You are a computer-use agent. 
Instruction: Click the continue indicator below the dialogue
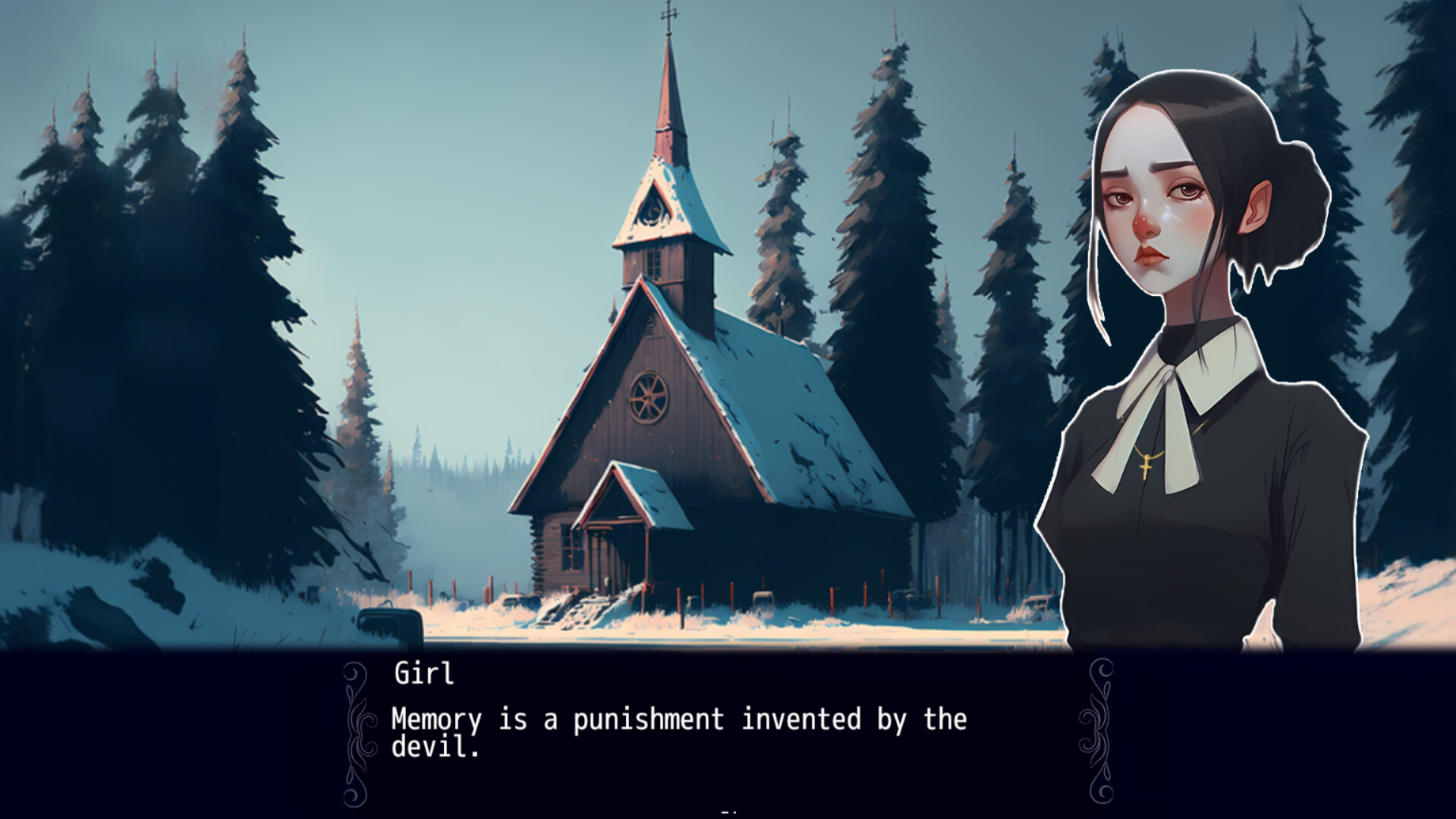click(727, 811)
